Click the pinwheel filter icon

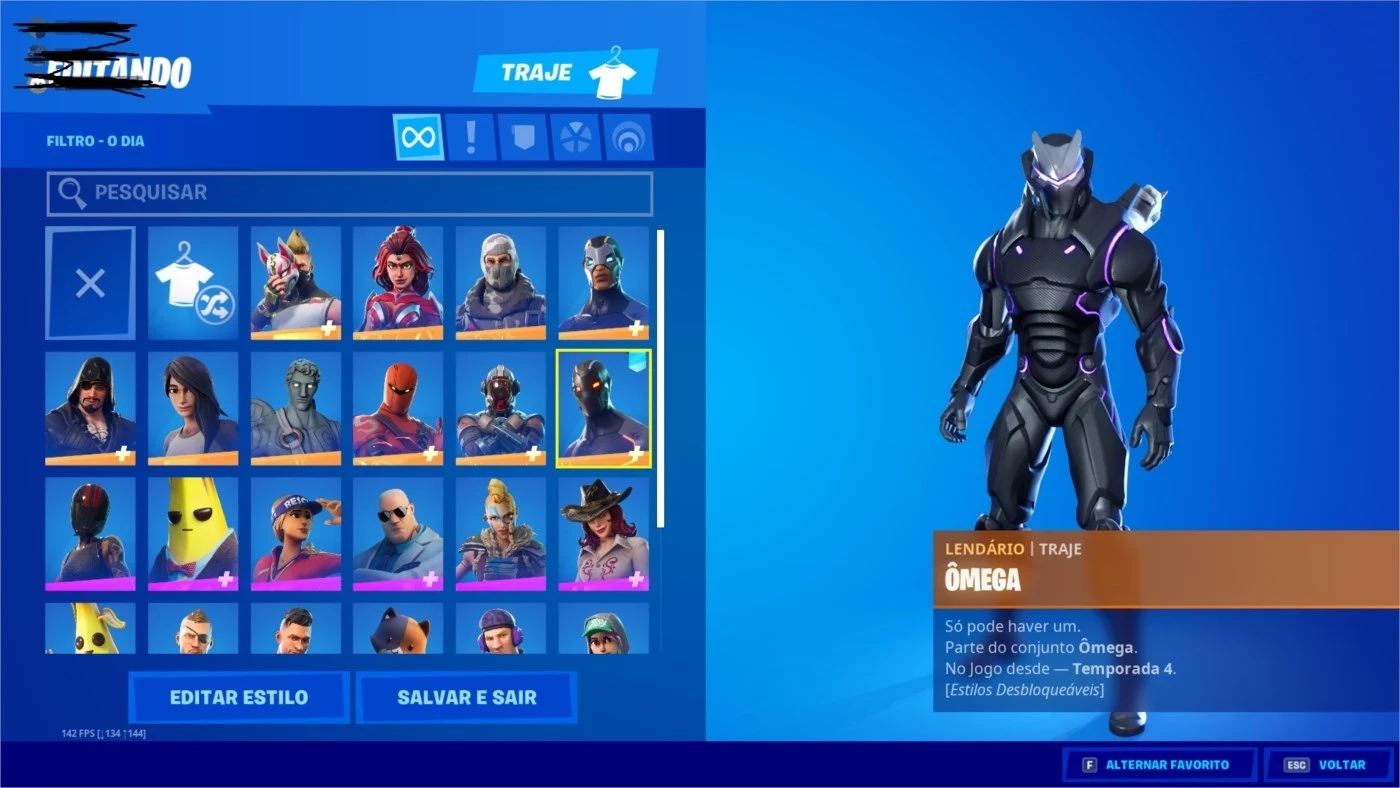(x=572, y=138)
